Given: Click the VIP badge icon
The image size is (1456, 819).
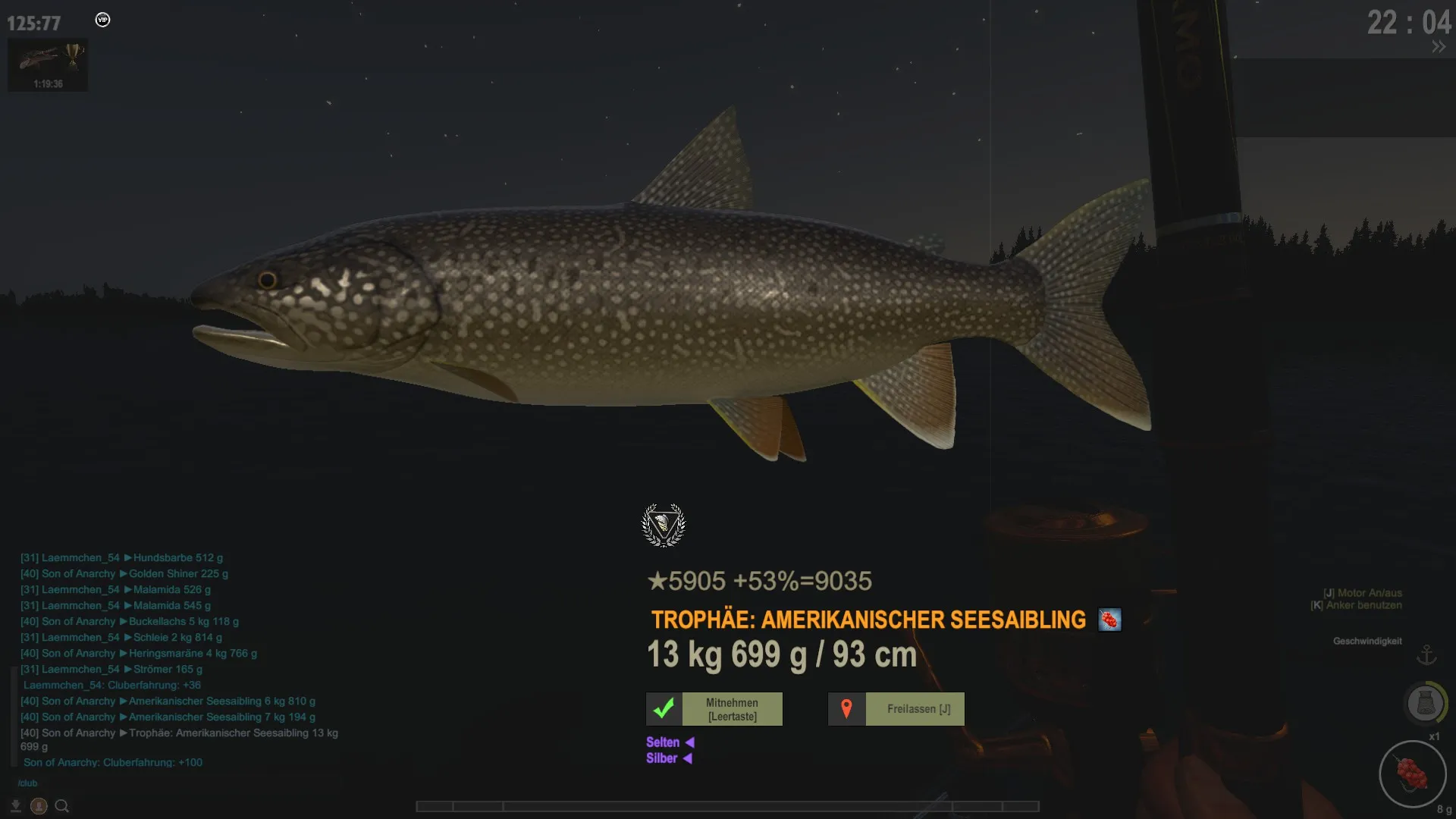Looking at the screenshot, I should pos(102,20).
